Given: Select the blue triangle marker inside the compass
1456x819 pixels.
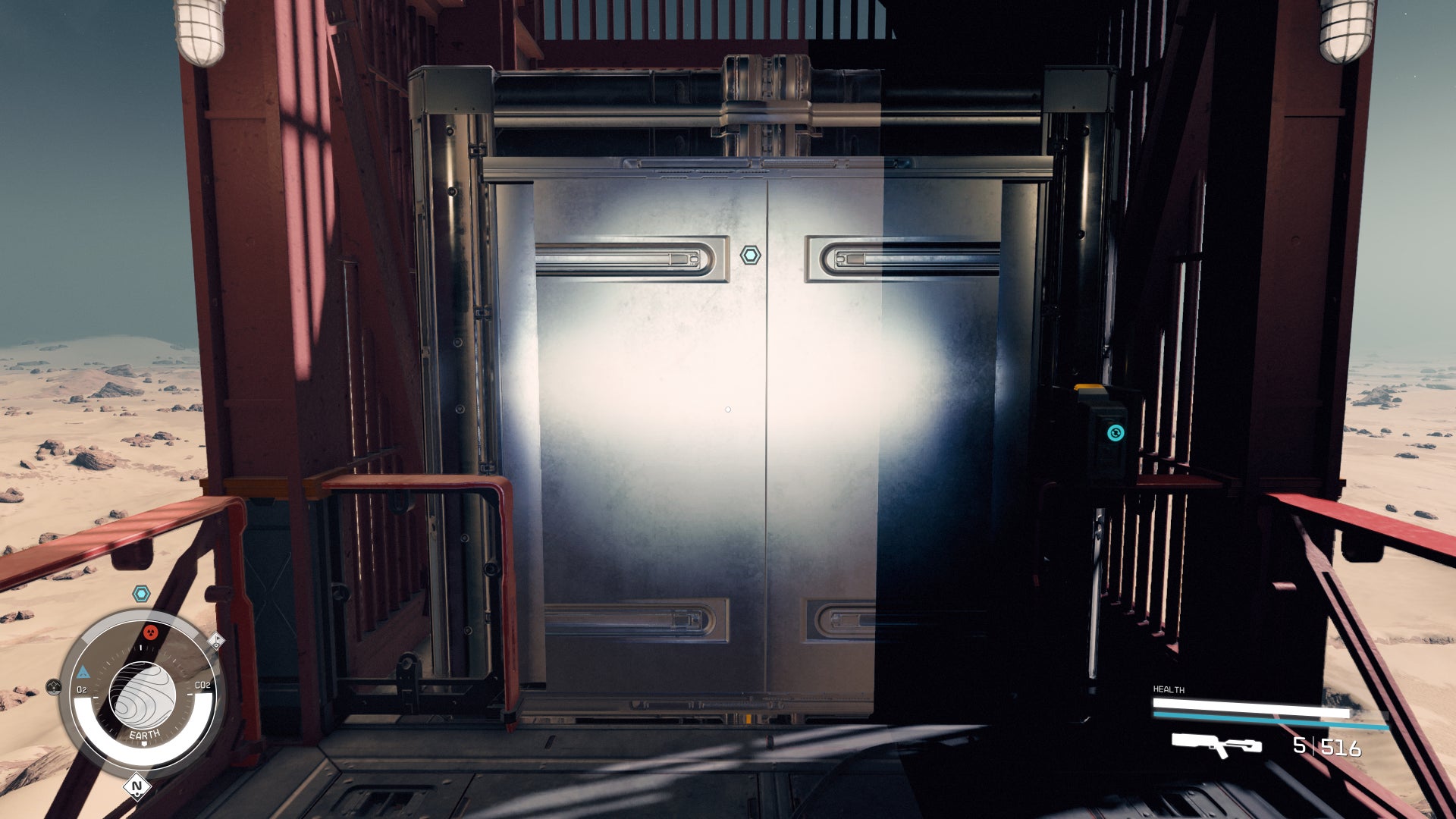Looking at the screenshot, I should [x=84, y=671].
